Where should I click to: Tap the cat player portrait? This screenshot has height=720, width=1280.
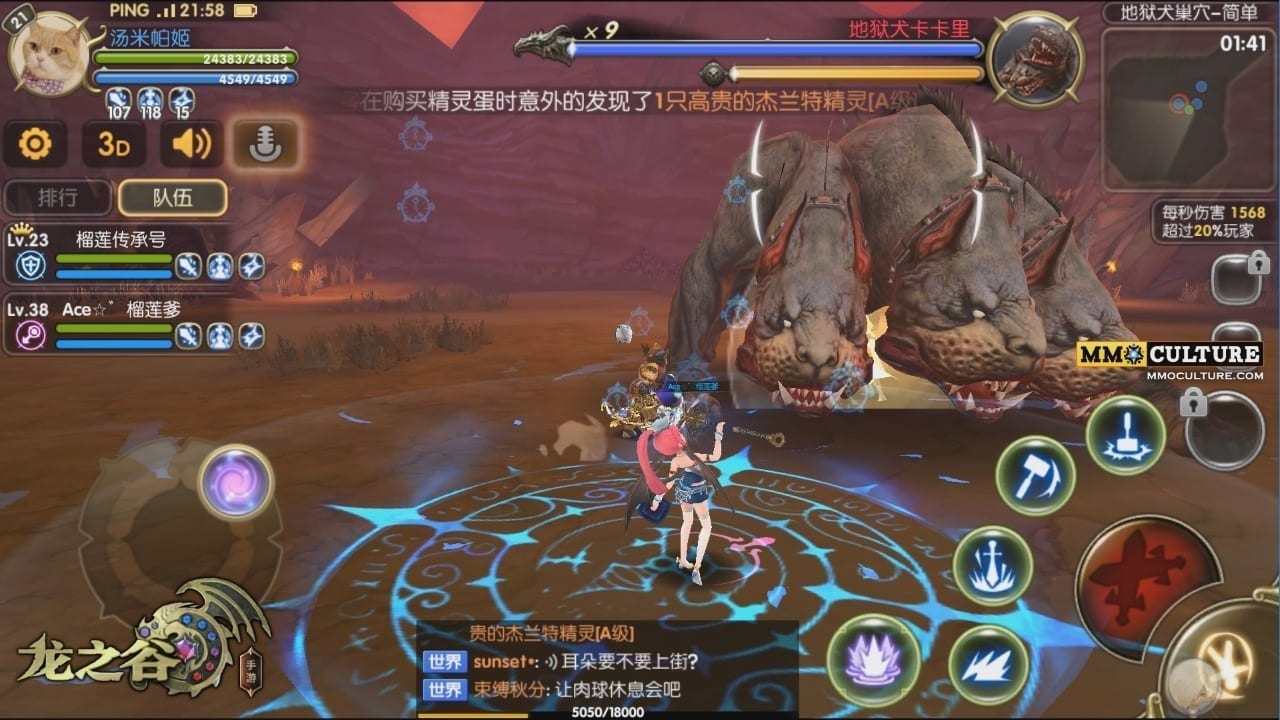pyautogui.click(x=45, y=54)
